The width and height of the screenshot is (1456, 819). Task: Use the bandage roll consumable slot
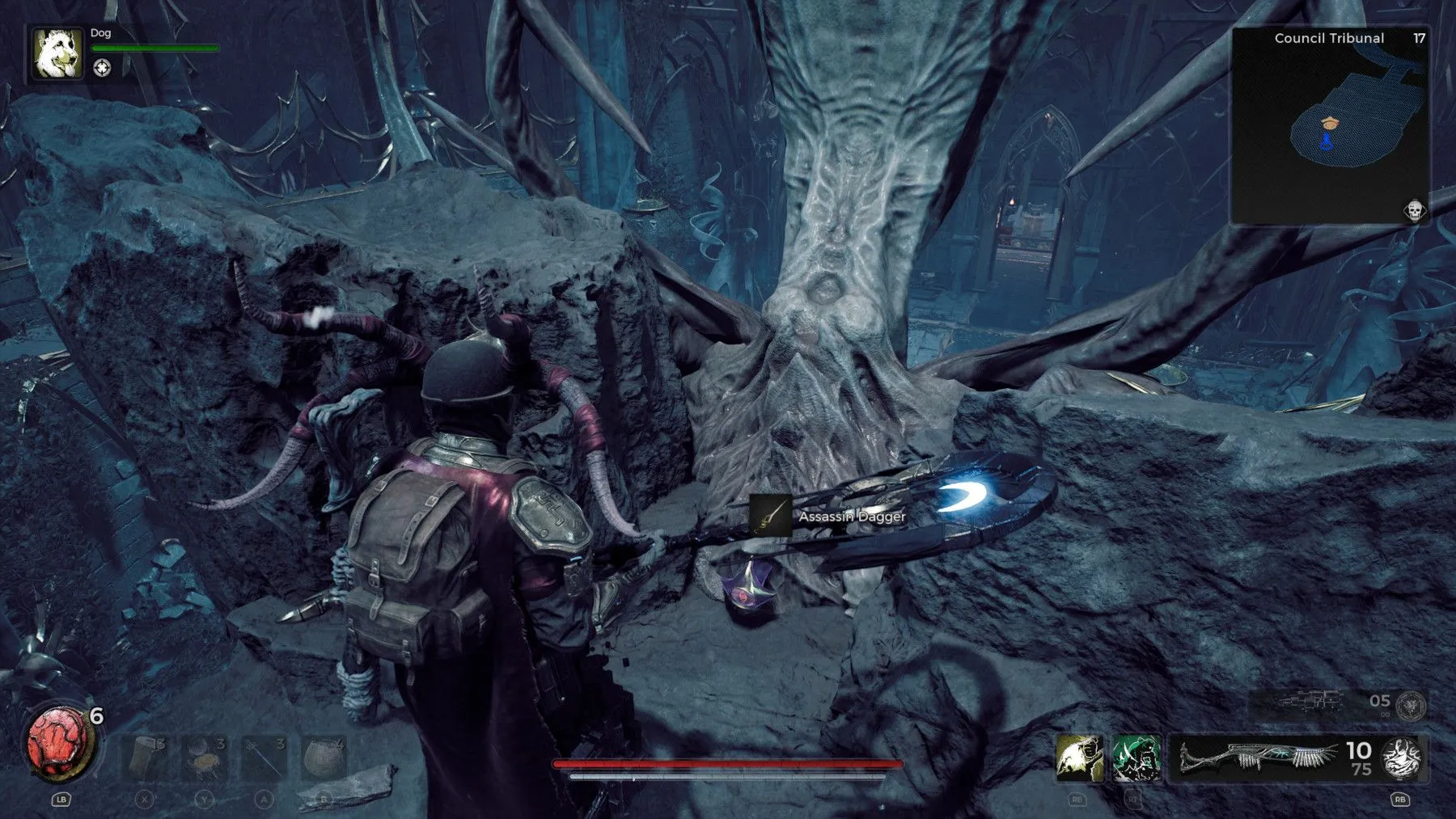pos(146,758)
